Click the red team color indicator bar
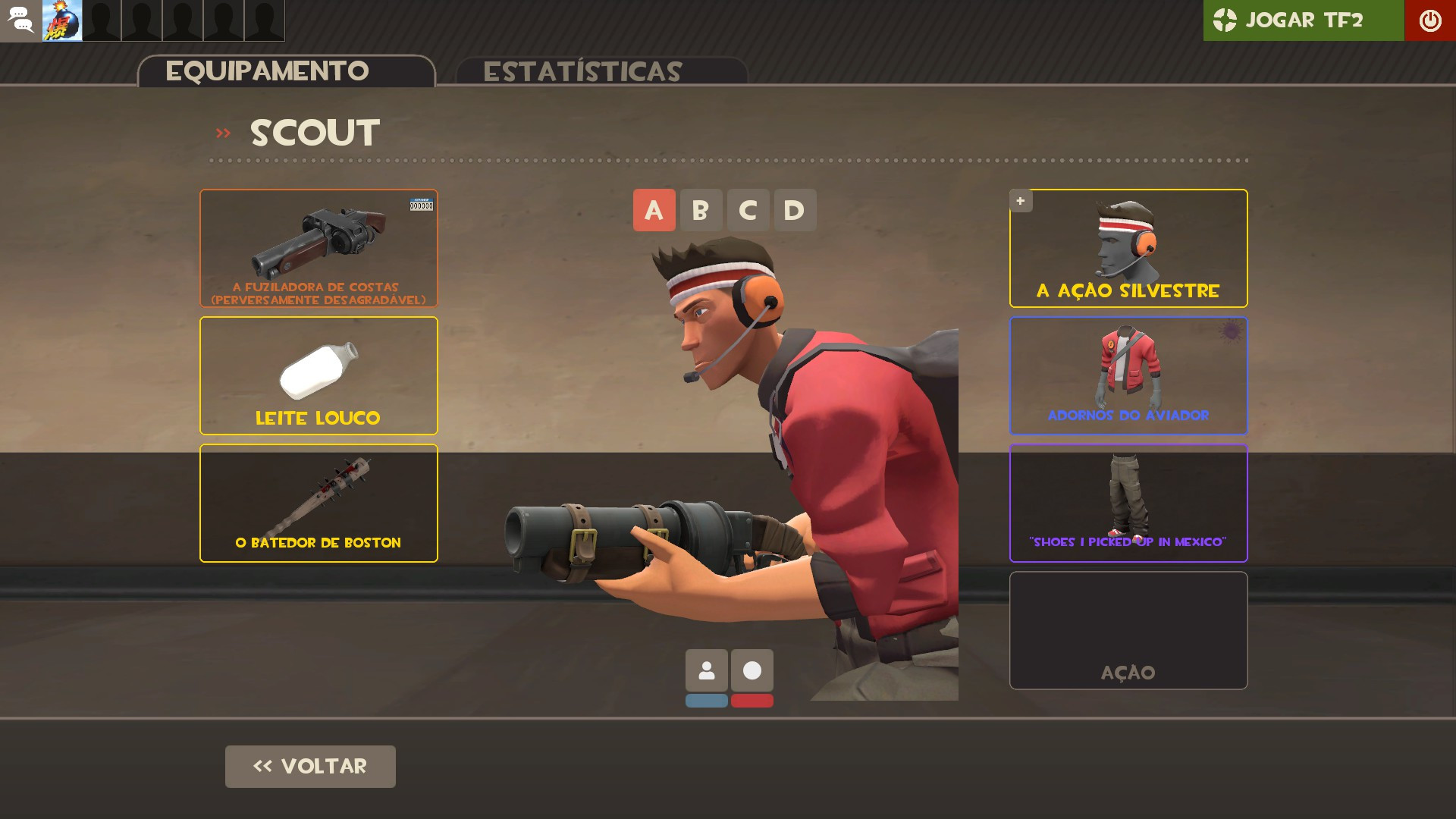The image size is (1456, 819). click(752, 701)
